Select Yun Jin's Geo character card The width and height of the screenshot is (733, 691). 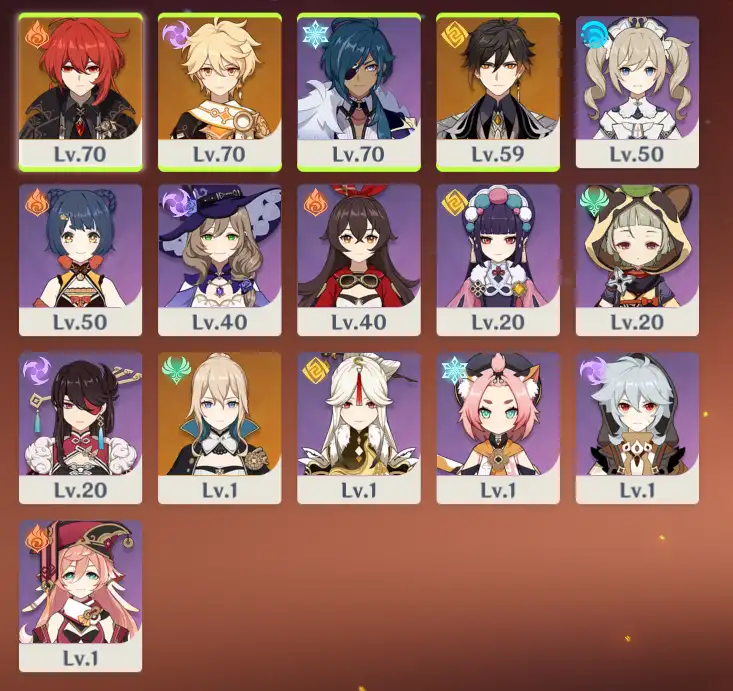pyautogui.click(x=498, y=258)
